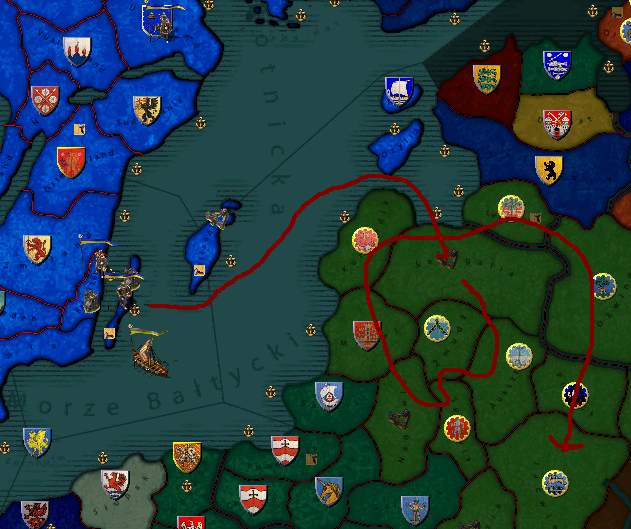
Task: Select the yellow griffin on blue shield
Action: click(x=35, y=440)
